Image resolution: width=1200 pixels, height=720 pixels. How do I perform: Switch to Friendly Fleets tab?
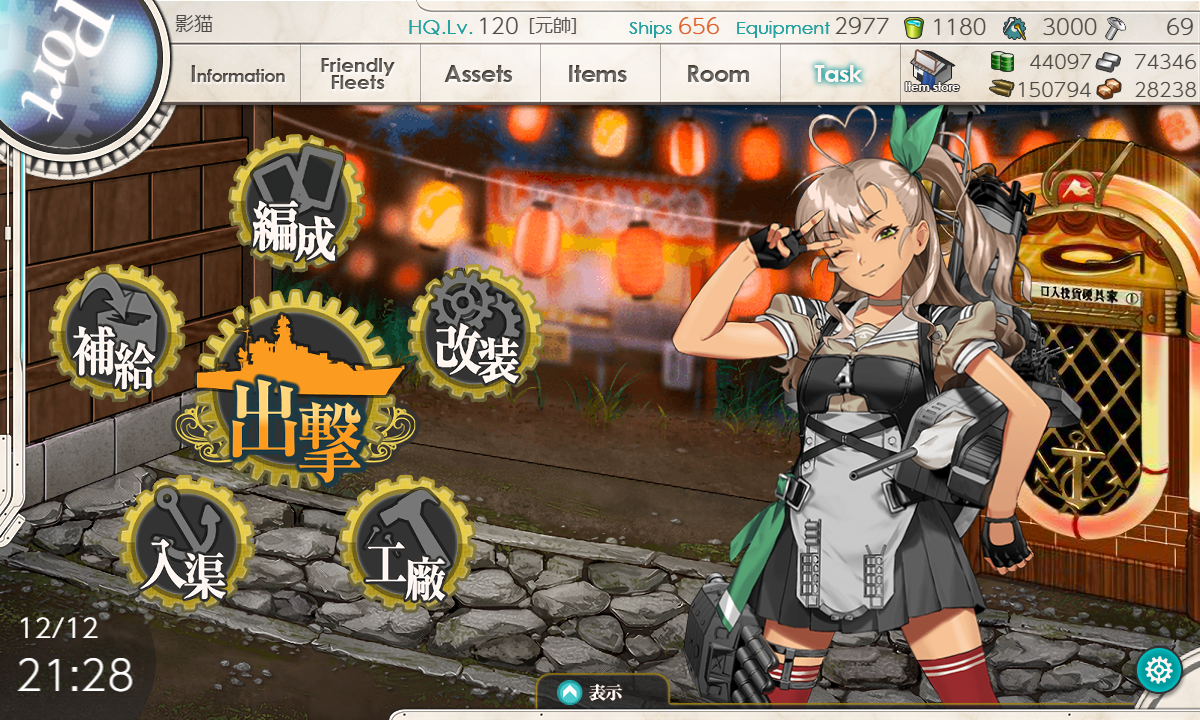tap(357, 74)
